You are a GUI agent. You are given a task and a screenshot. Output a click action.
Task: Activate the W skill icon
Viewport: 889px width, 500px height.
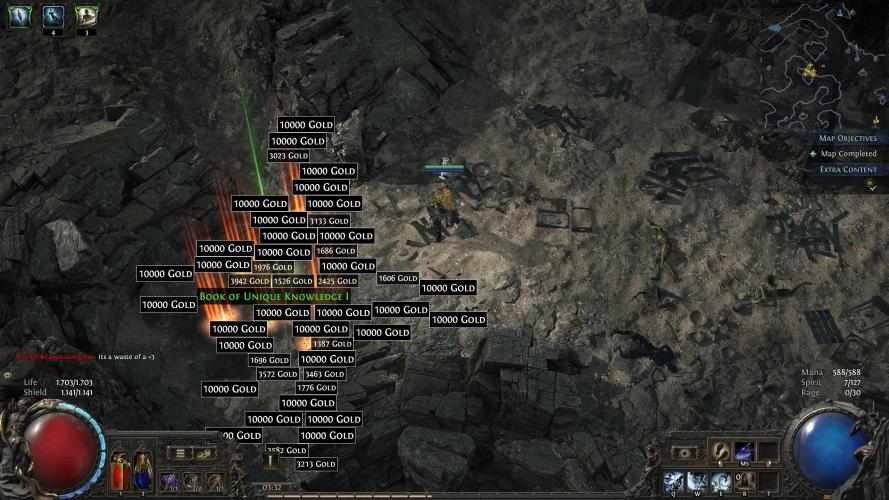point(697,481)
